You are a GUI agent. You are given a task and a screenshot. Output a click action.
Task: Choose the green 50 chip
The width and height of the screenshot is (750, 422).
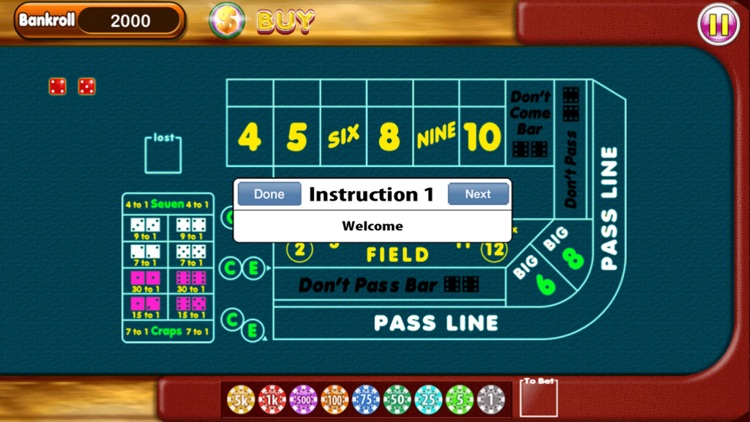(x=397, y=399)
